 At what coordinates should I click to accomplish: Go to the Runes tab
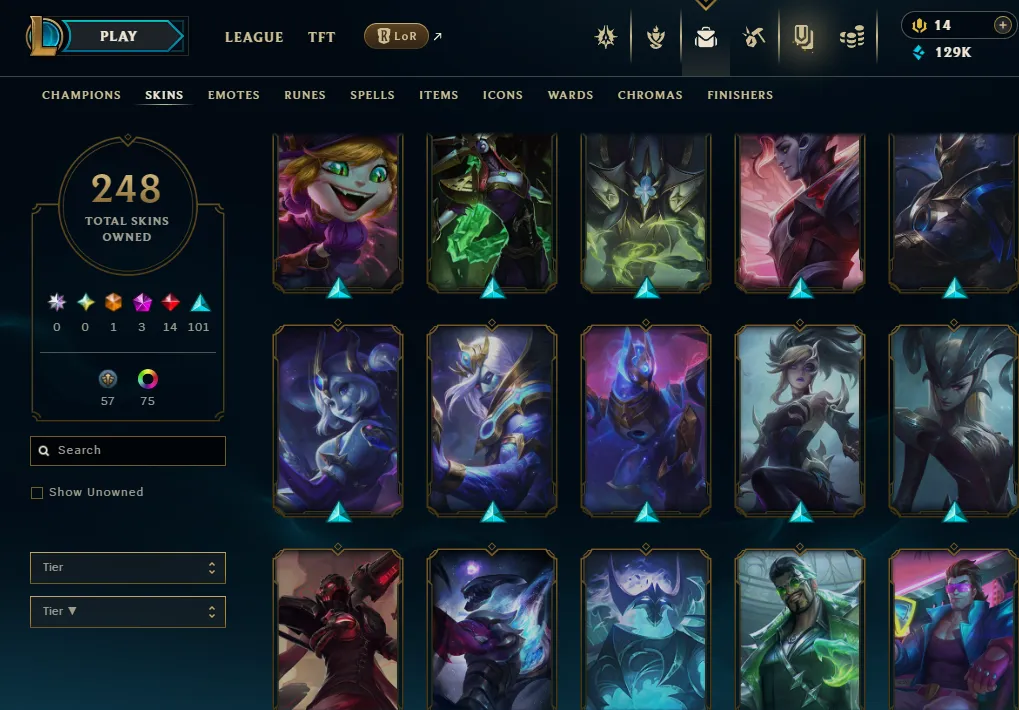pos(305,95)
